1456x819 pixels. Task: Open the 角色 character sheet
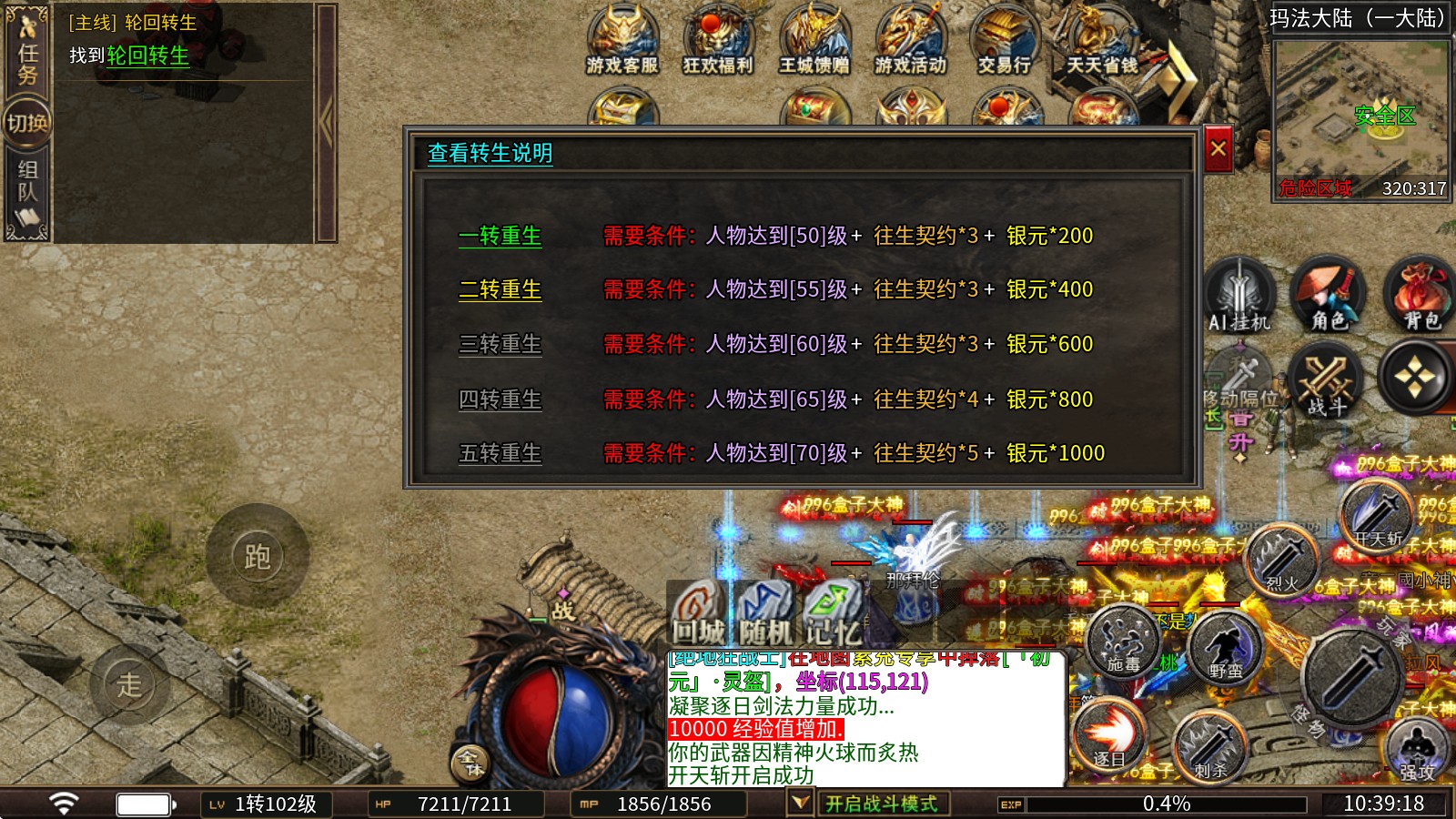tap(1329, 296)
